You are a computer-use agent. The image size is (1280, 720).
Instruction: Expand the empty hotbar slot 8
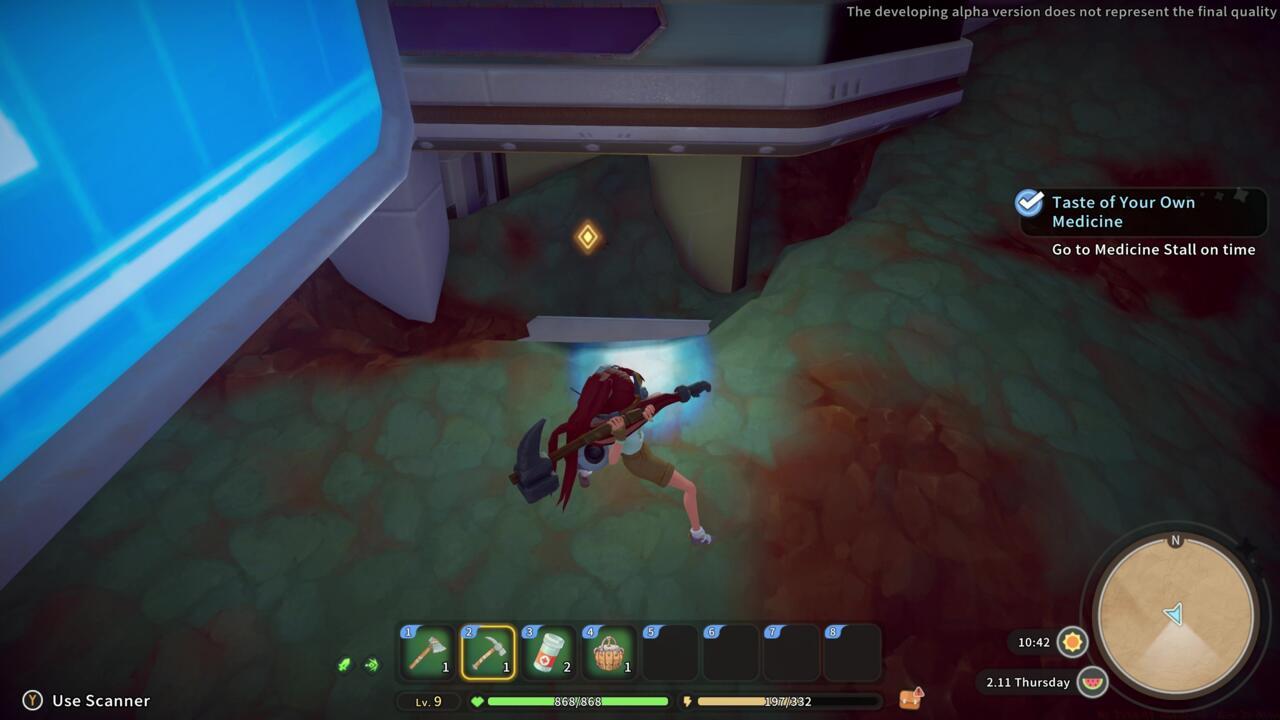(851, 651)
